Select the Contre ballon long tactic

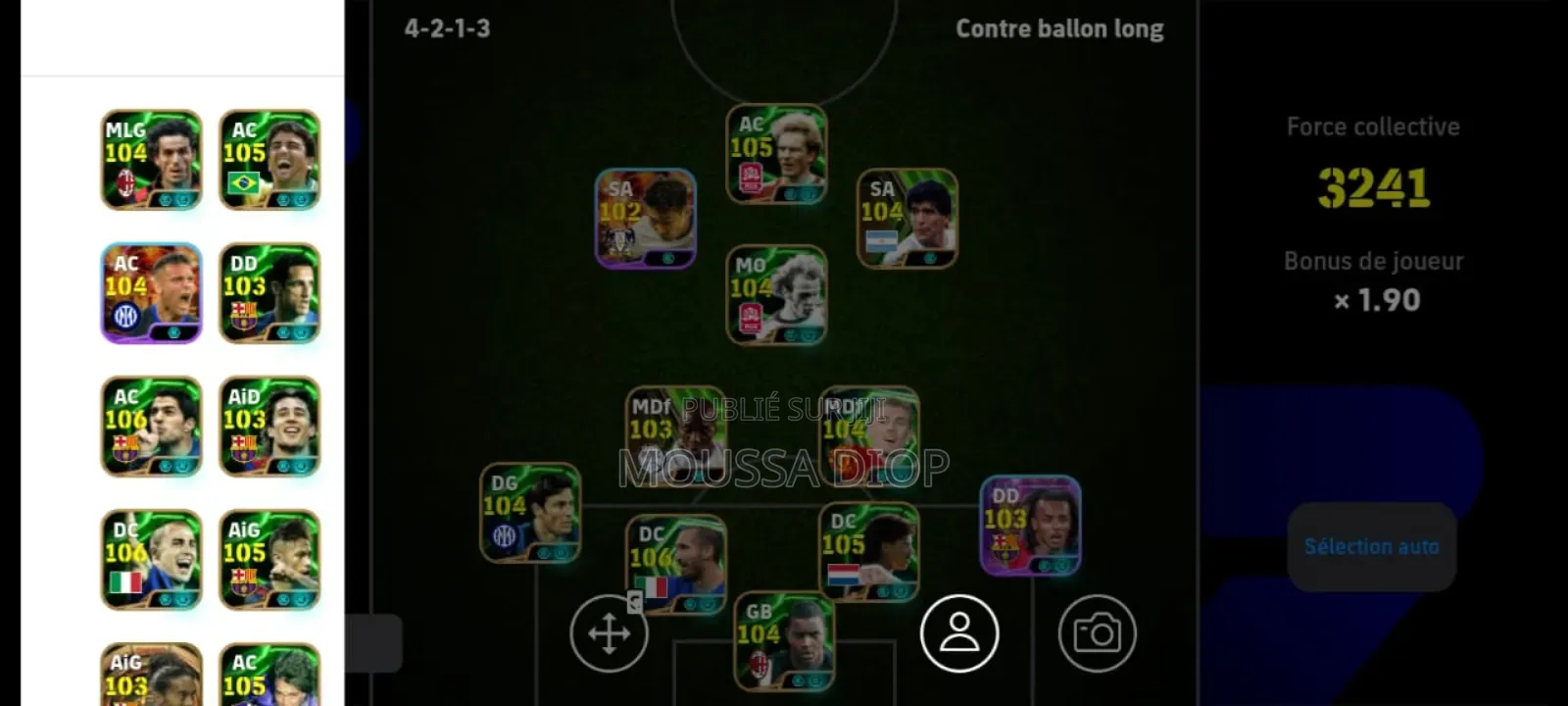pos(1058,28)
